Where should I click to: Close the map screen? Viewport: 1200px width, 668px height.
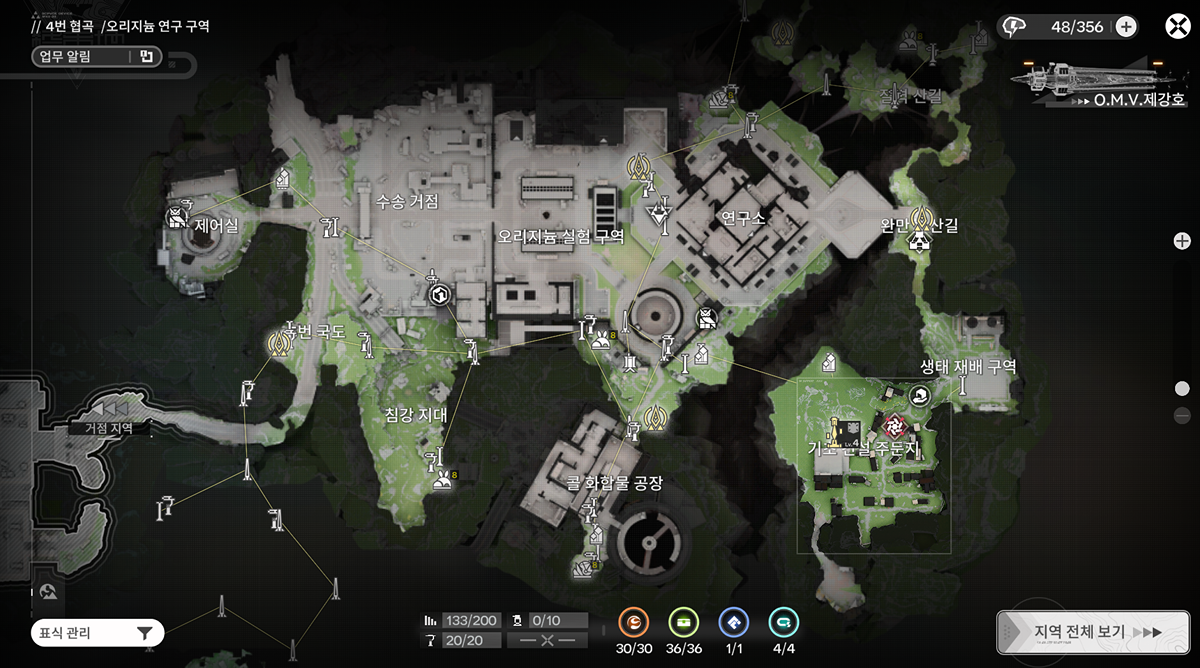[1176, 26]
